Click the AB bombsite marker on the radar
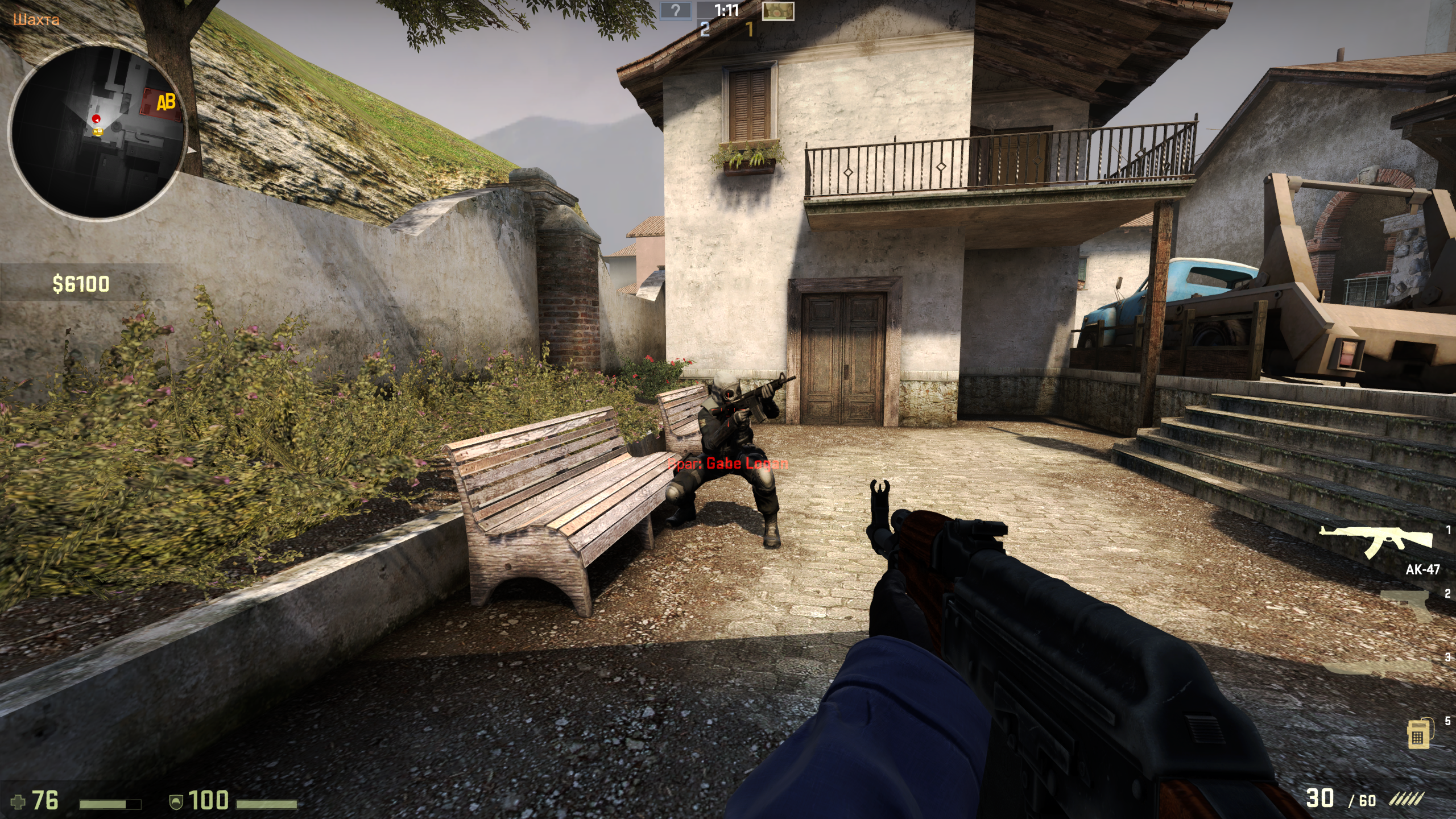This screenshot has width=1456, height=819. [x=165, y=104]
